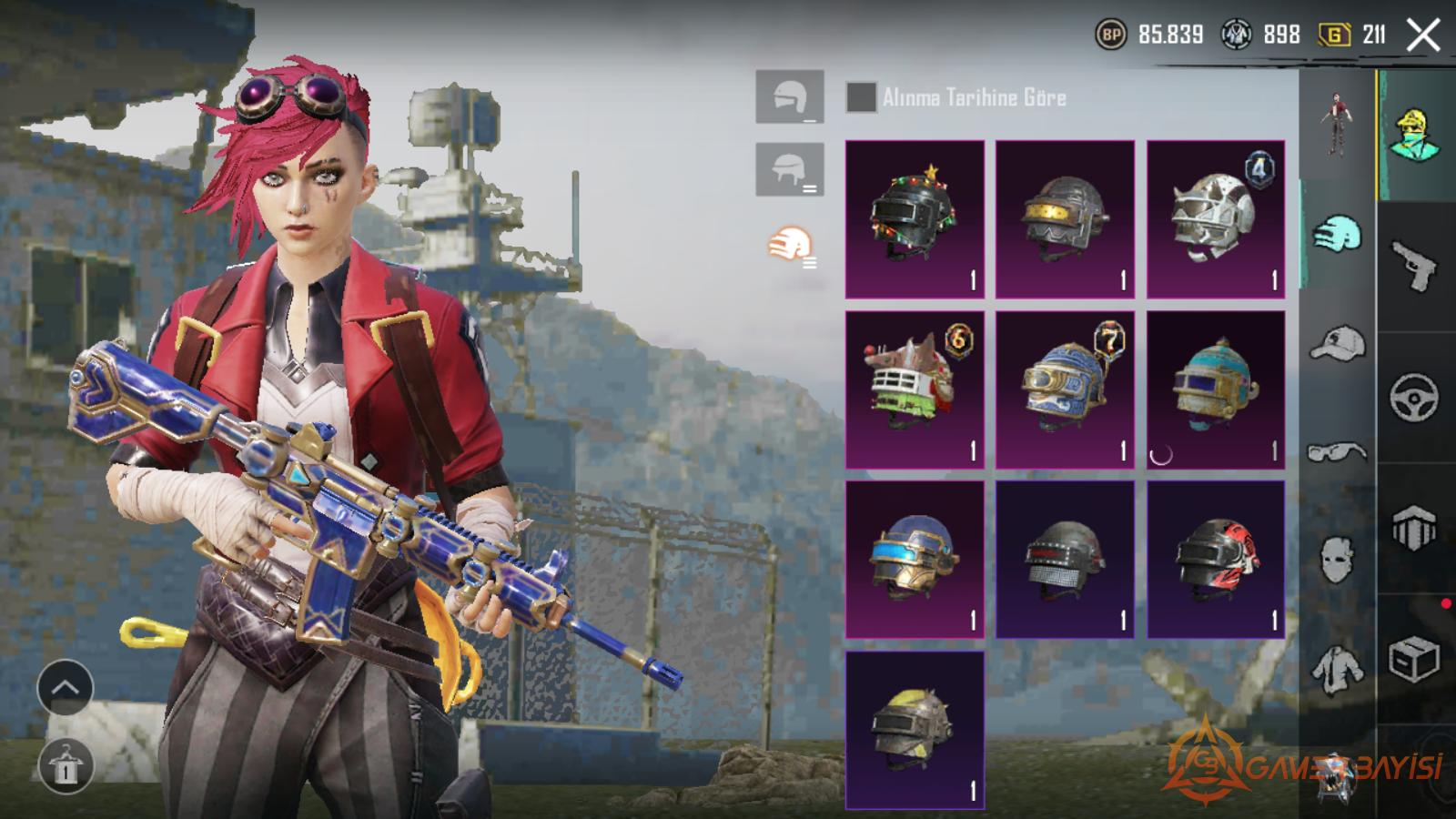Close the inventory screen

pos(1422,36)
